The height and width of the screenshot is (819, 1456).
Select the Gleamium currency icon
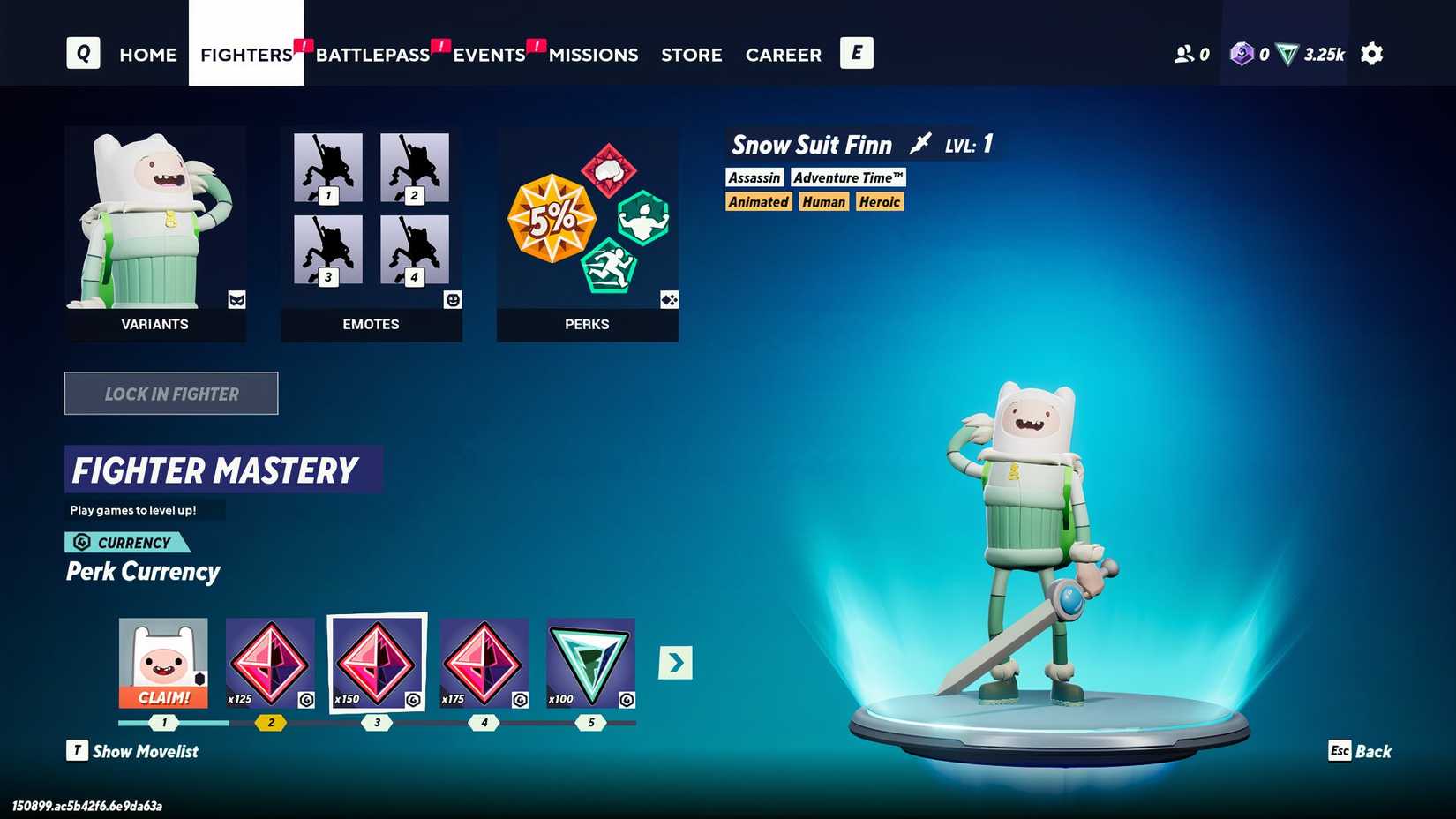coord(1242,54)
